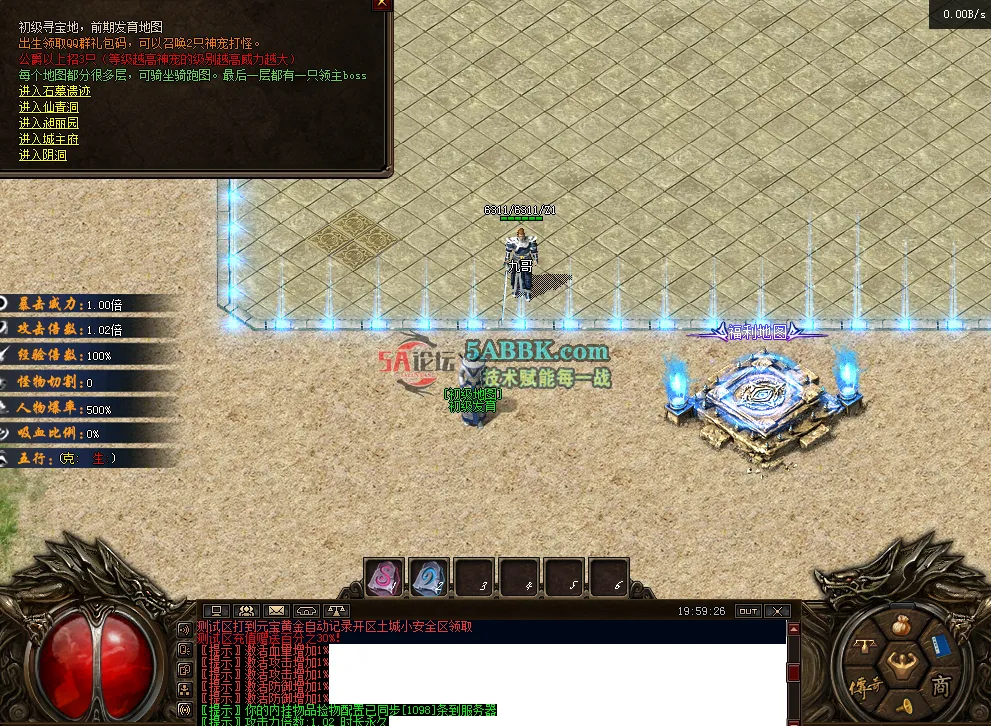This screenshot has height=726, width=991.
Task: Click the 进入阴洞 entry
Action: click(42, 155)
